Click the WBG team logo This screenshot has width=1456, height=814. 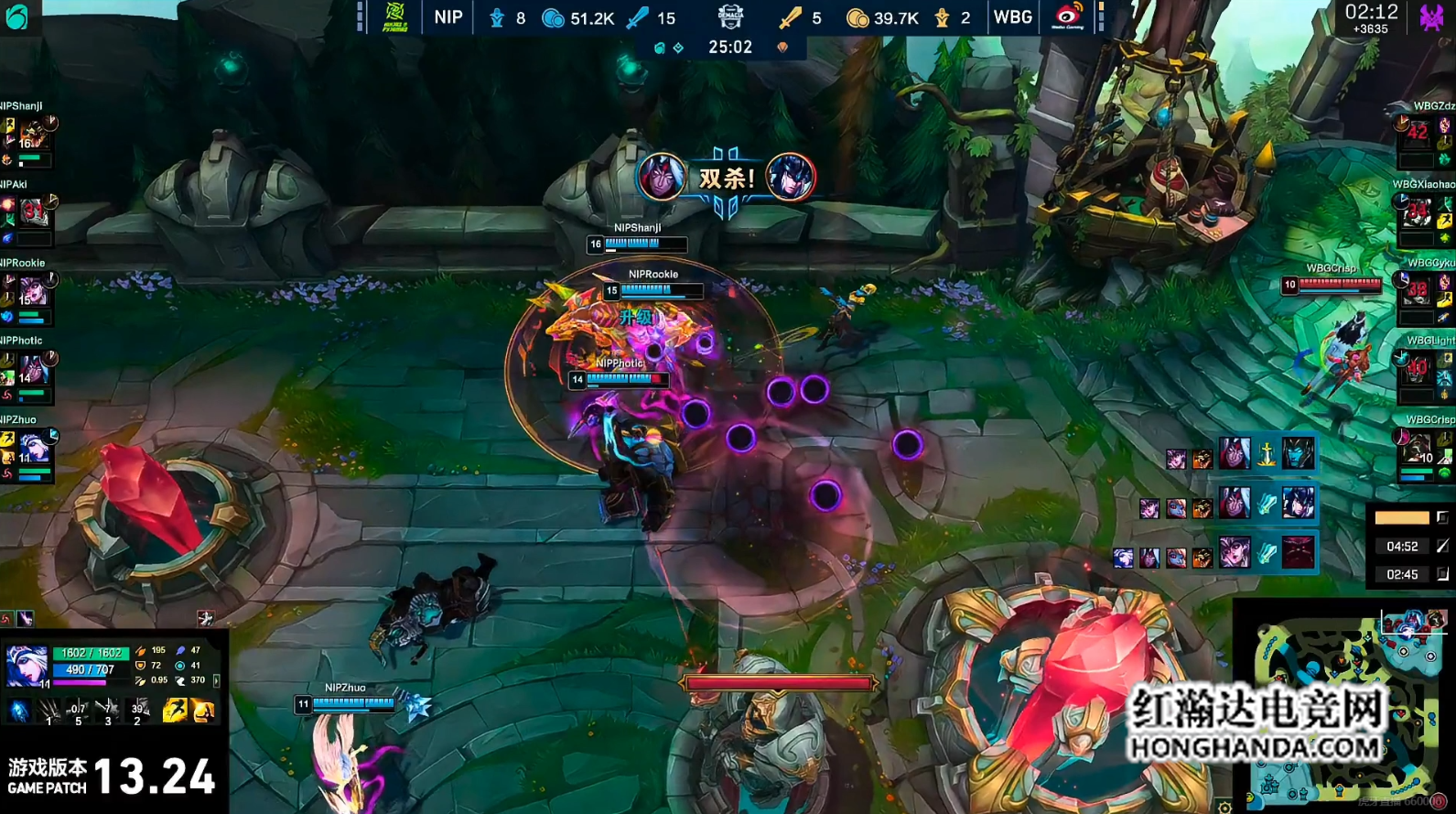click(1068, 16)
